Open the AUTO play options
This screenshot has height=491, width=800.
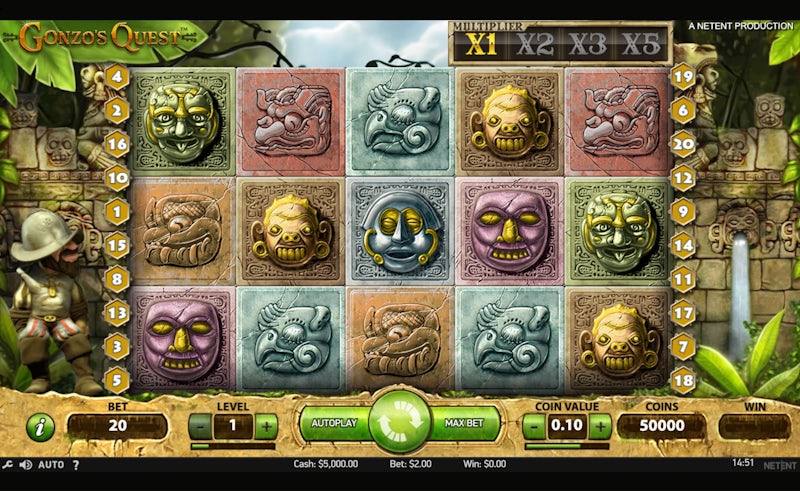pos(51,464)
